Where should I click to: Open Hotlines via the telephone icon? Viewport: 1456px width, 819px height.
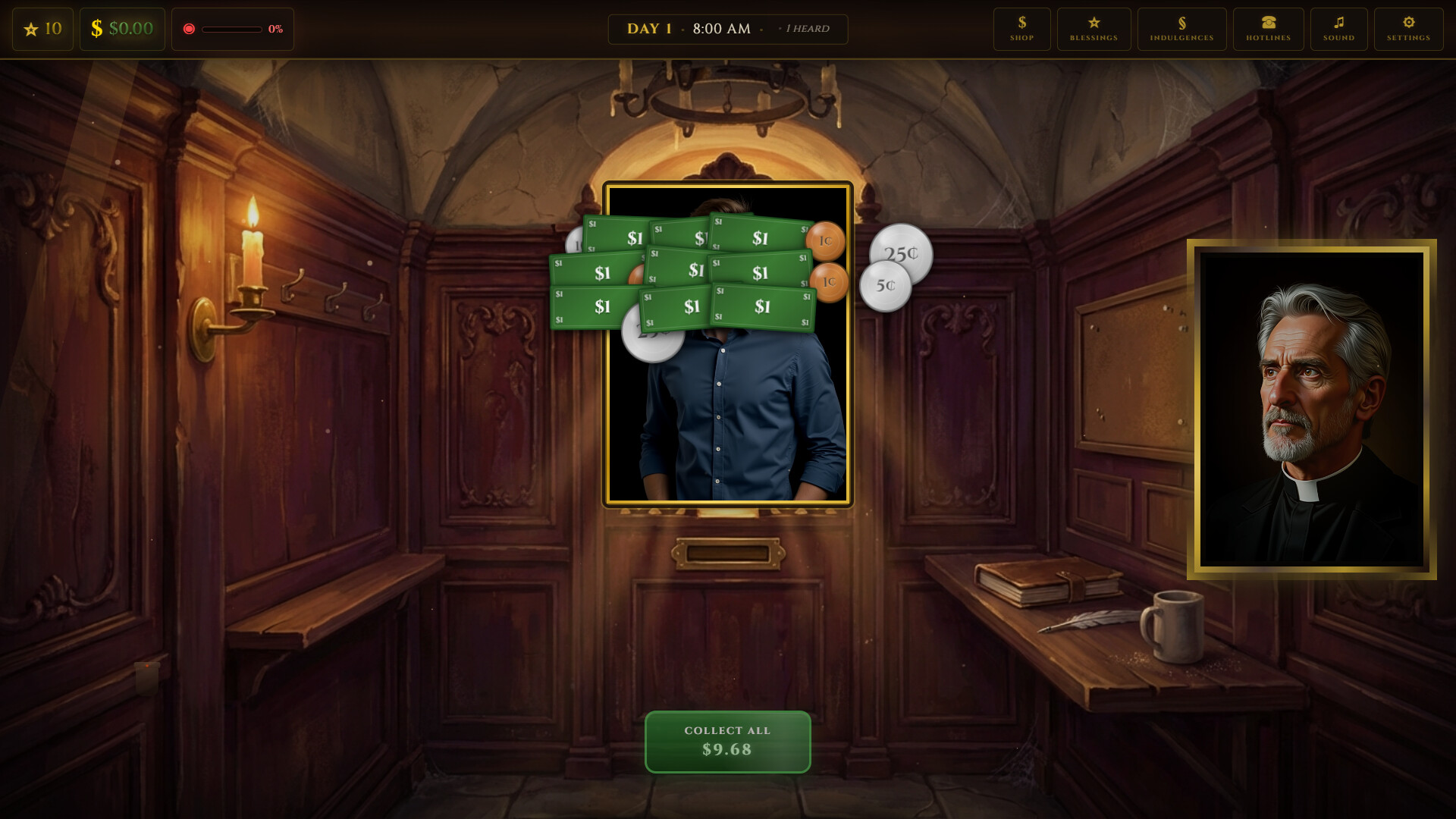click(1268, 29)
